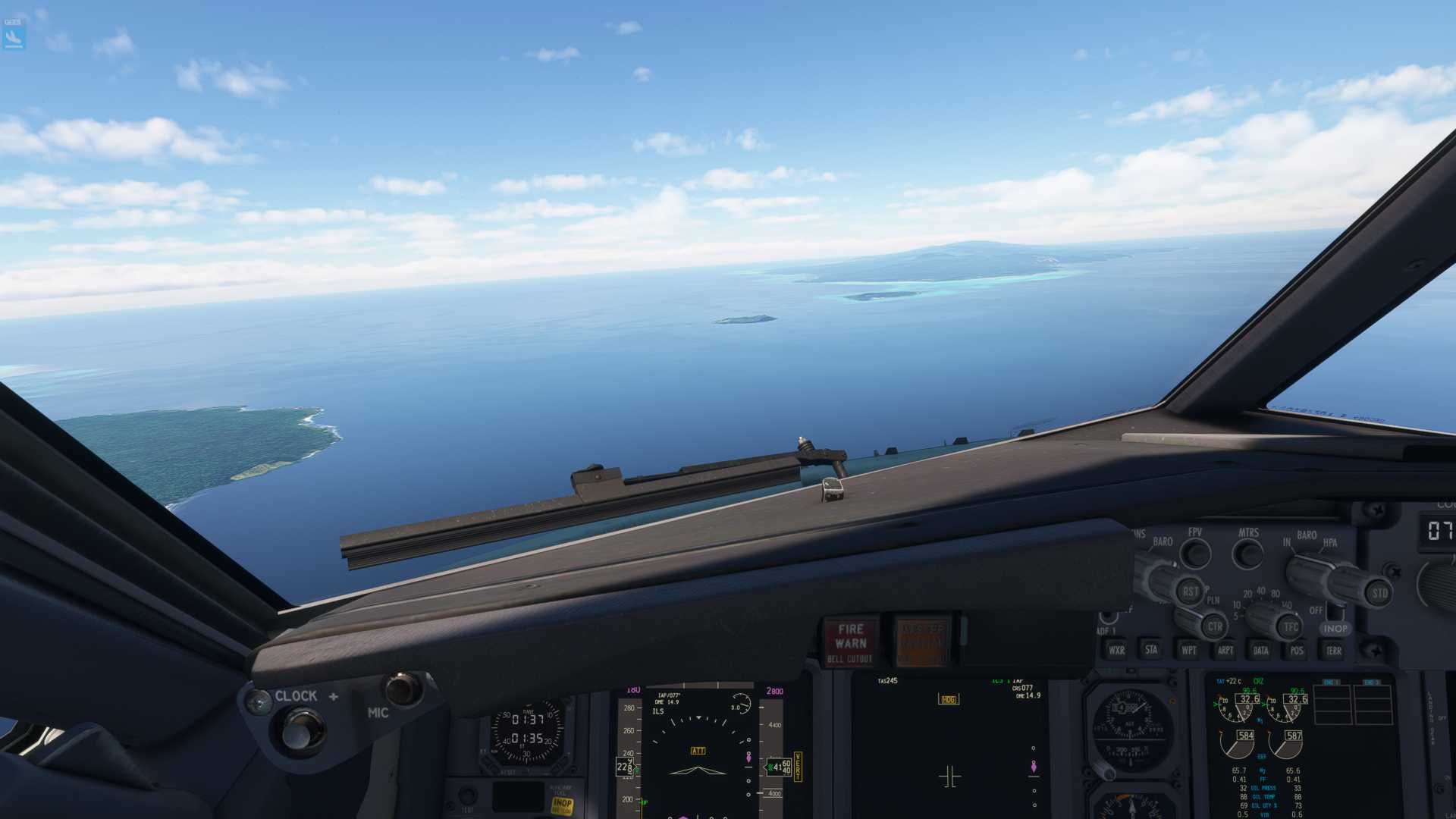The height and width of the screenshot is (819, 1456).
Task: Click the MIC push-to-talk button
Action: tap(403, 689)
